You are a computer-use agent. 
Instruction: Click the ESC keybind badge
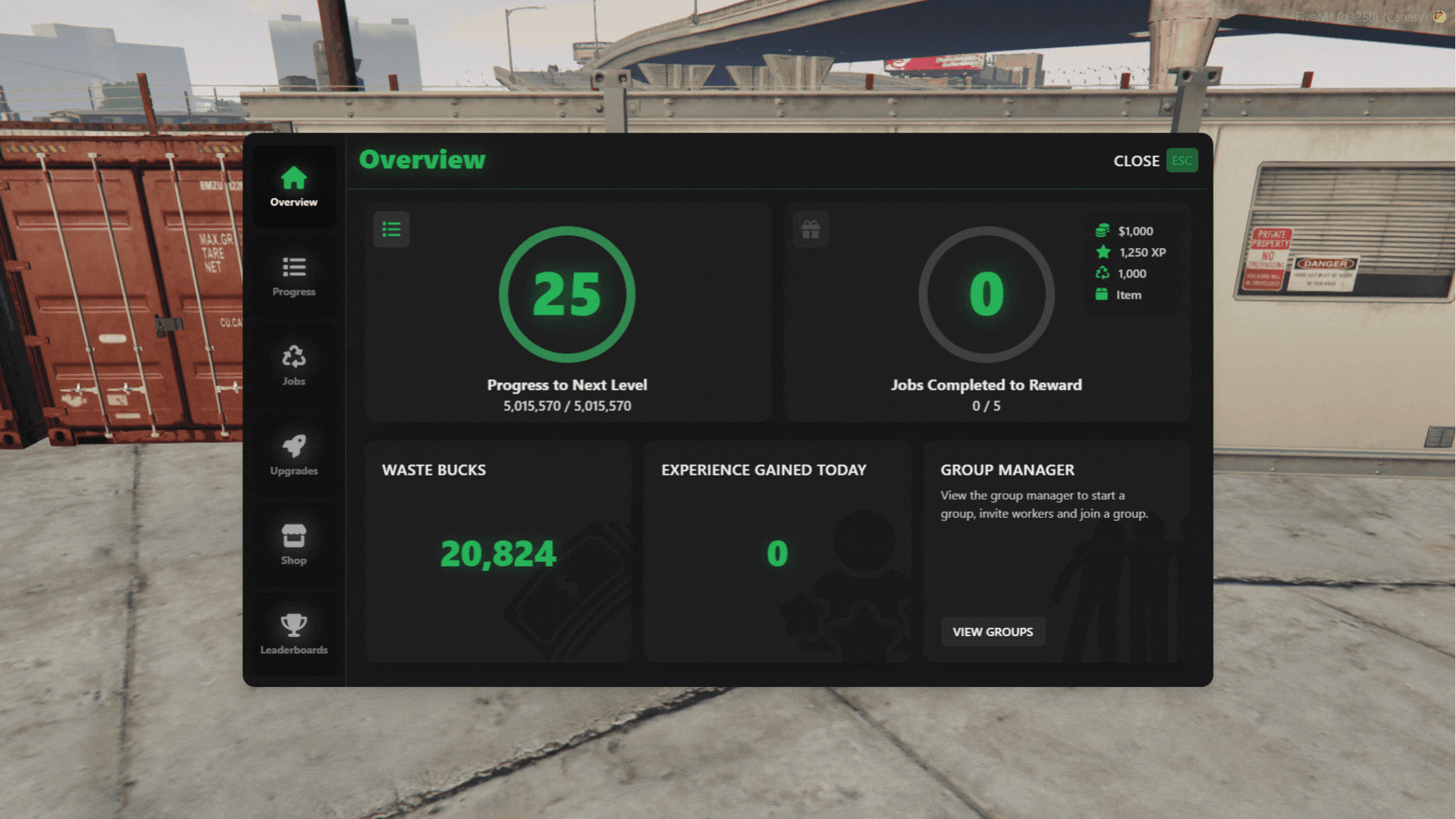(x=1181, y=160)
